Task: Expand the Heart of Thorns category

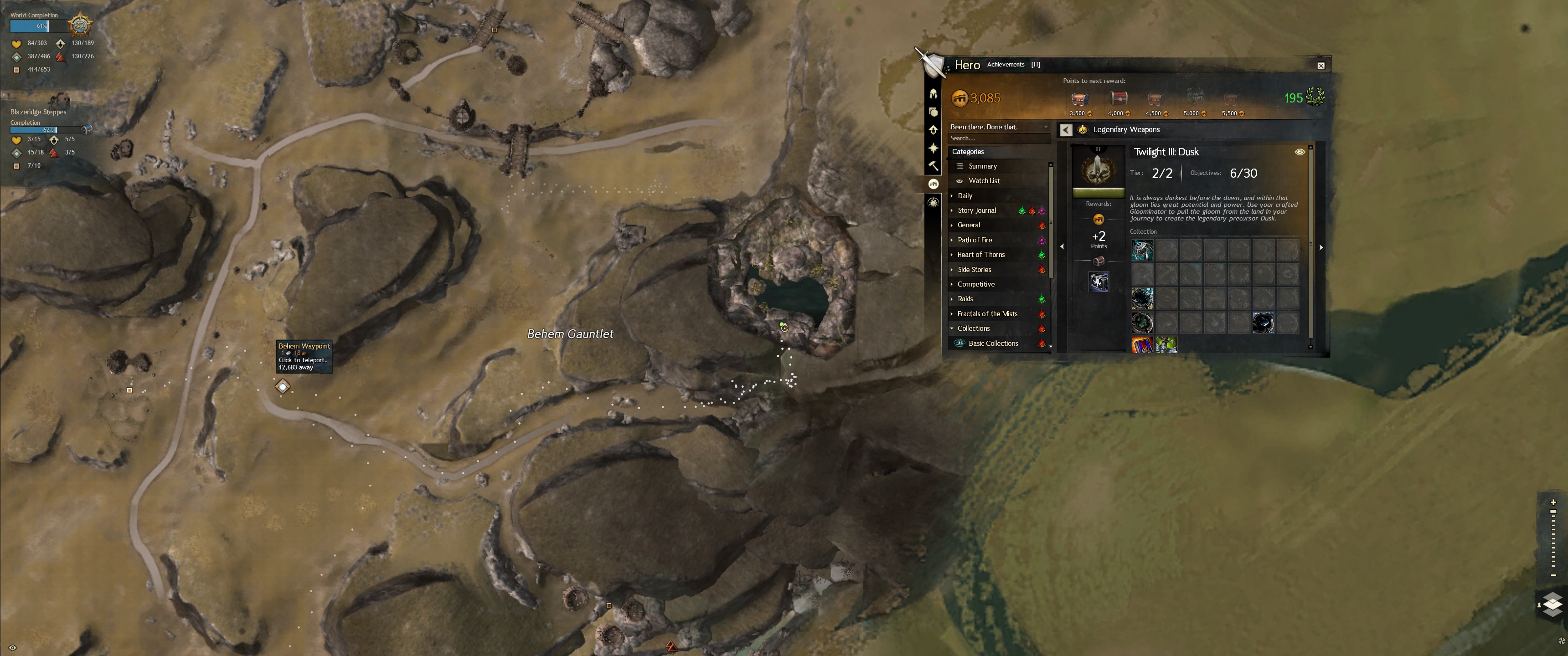Action: pos(980,254)
